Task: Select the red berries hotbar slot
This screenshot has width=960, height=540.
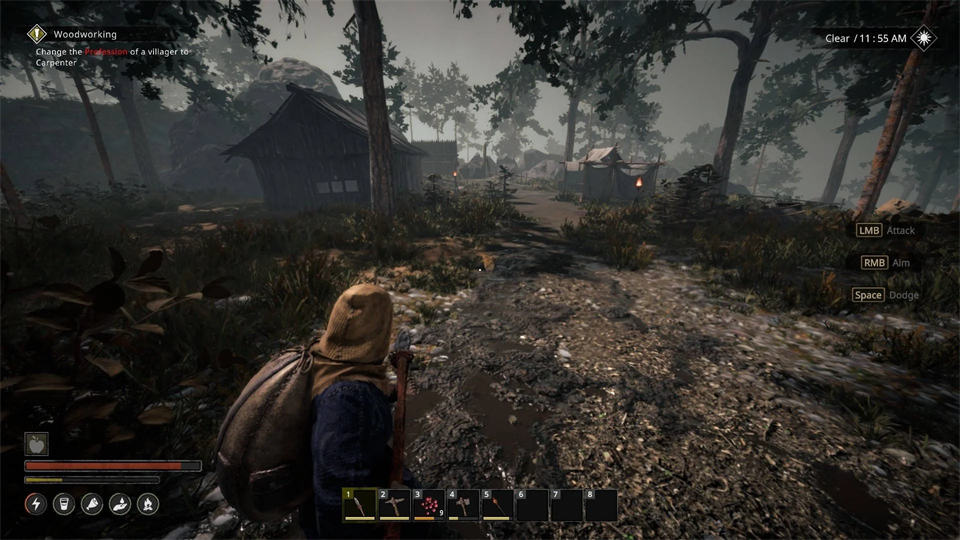Action: [428, 505]
